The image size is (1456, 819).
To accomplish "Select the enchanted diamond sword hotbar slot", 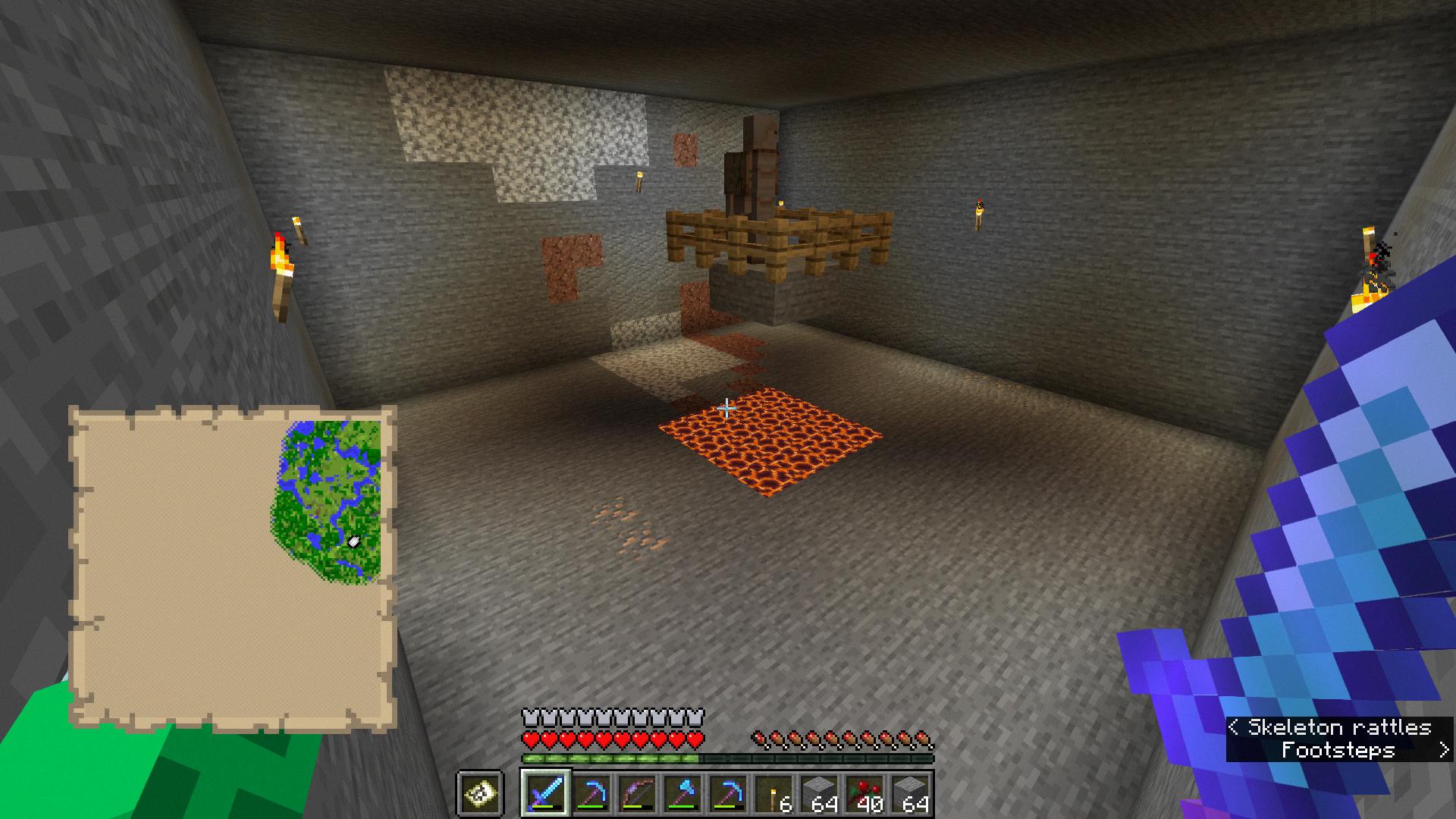I will coord(545,793).
